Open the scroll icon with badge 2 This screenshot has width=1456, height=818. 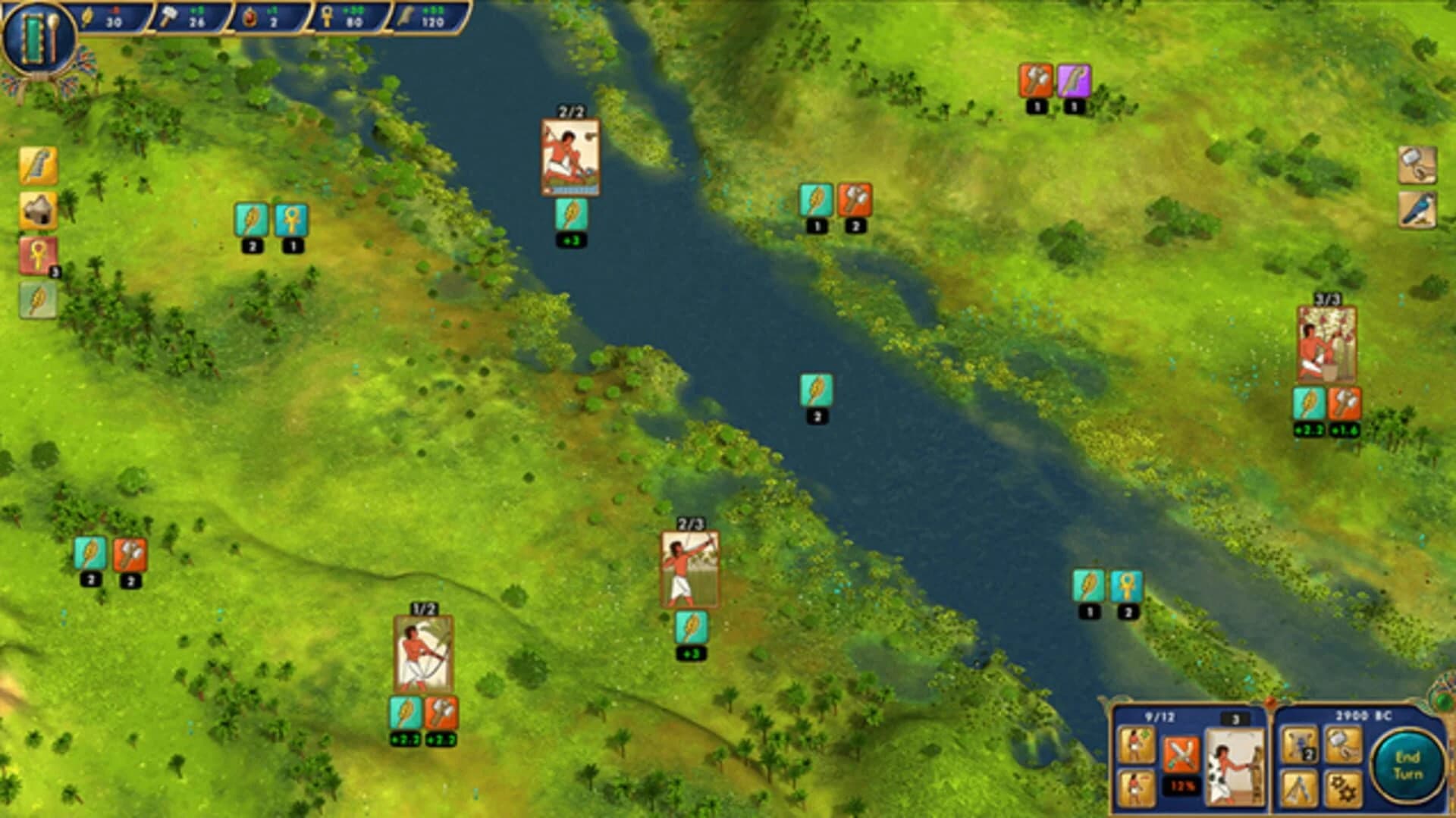[x=1298, y=744]
